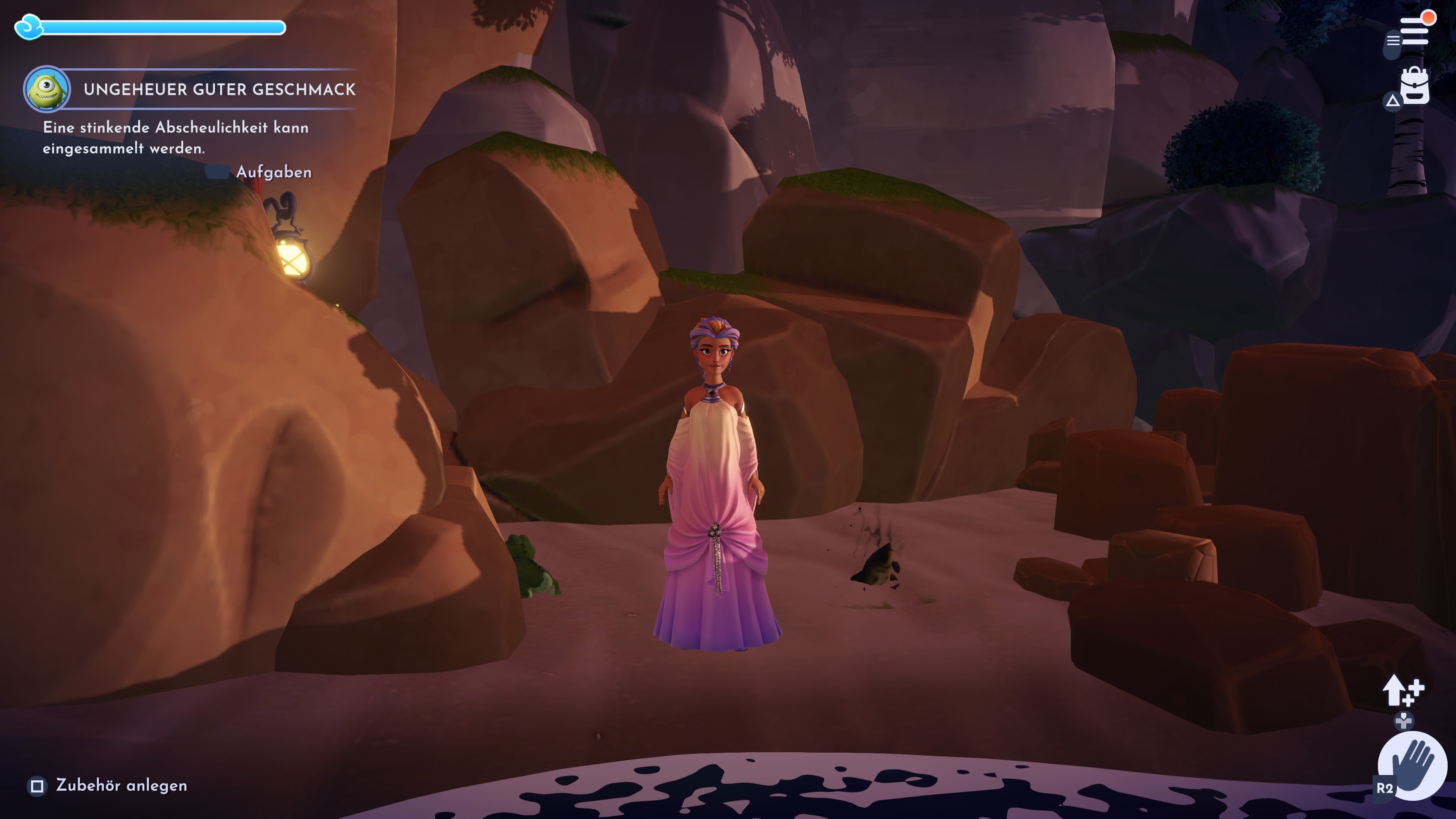The image size is (1456, 819).
Task: Open the backpack inventory
Action: coord(1415,86)
